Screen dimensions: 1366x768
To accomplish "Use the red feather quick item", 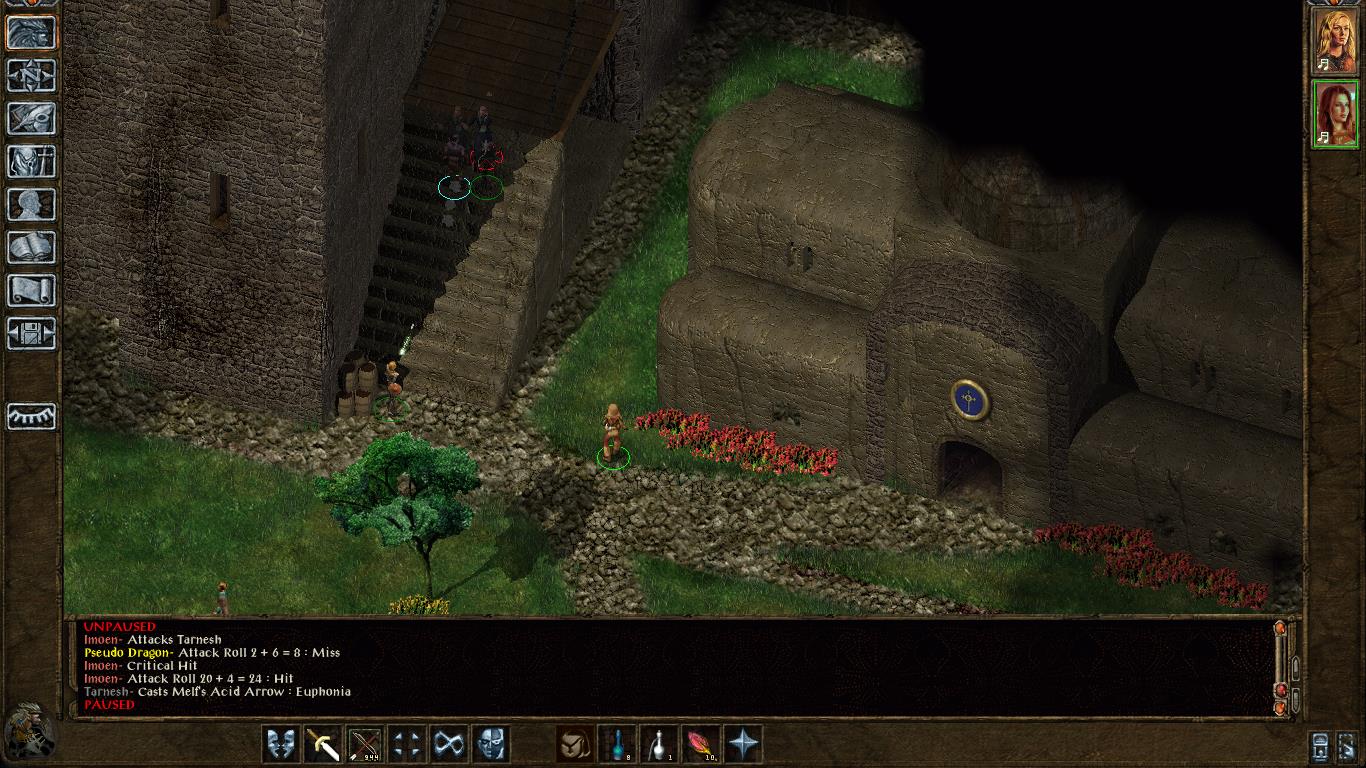I will pyautogui.click(x=701, y=744).
